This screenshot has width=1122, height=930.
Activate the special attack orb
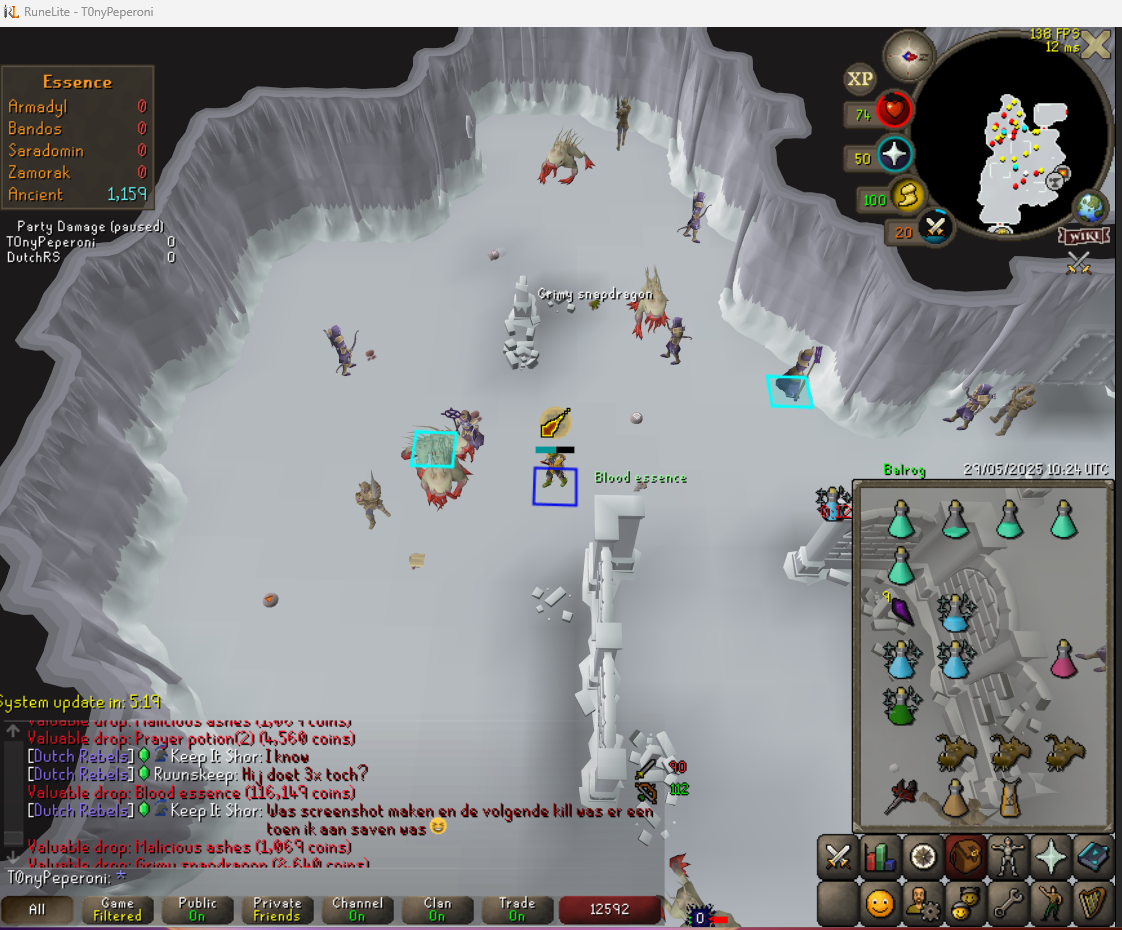937,227
